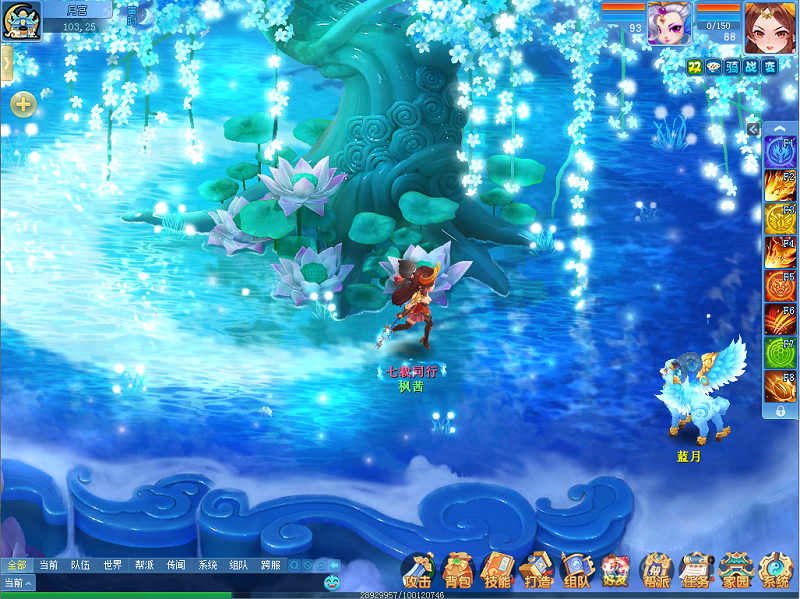
Task: Open the 任务 (Quests) log
Action: [695, 571]
